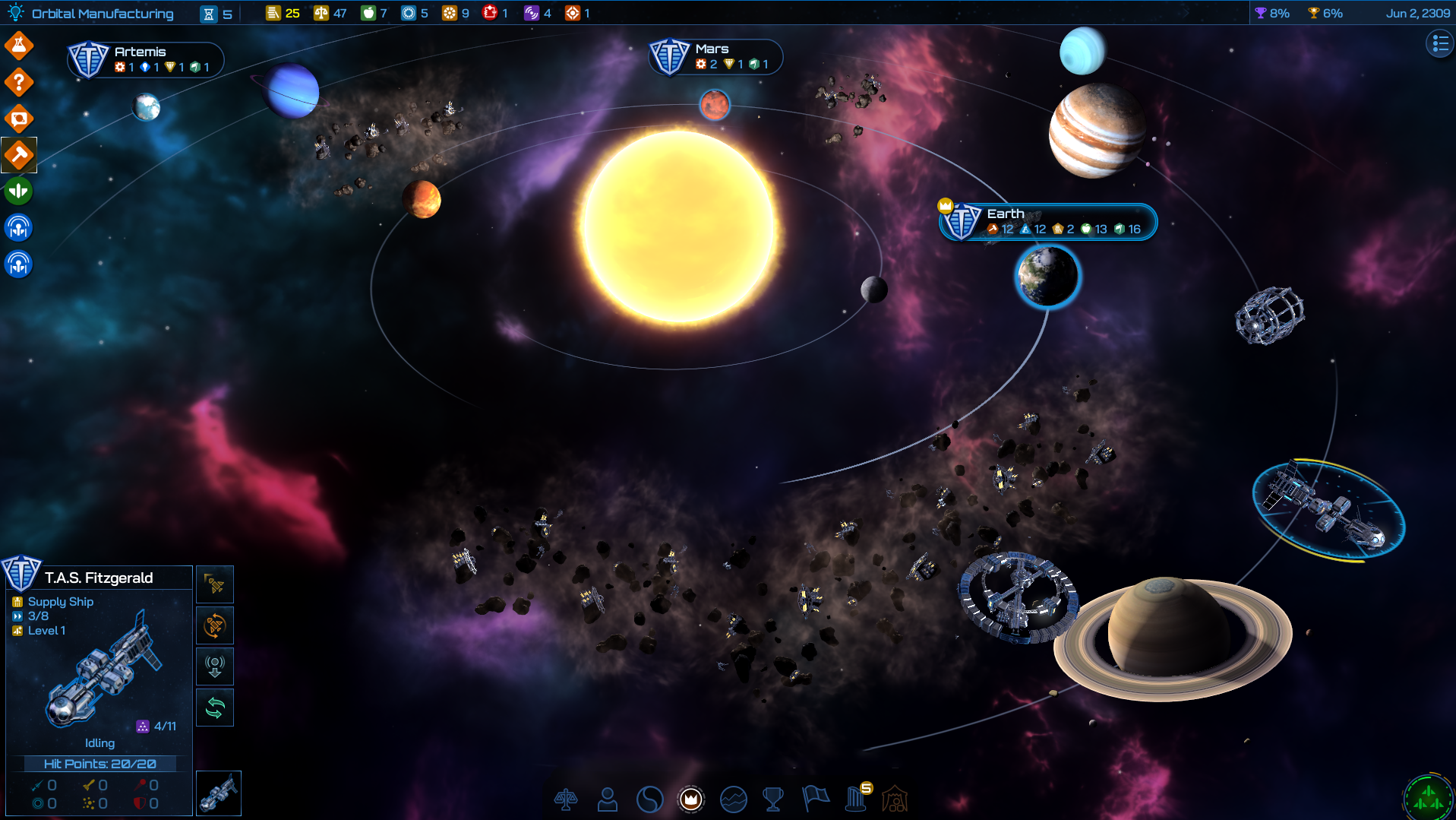1456x820 pixels.
Task: Open the question mark notification
Action: pyautogui.click(x=19, y=82)
